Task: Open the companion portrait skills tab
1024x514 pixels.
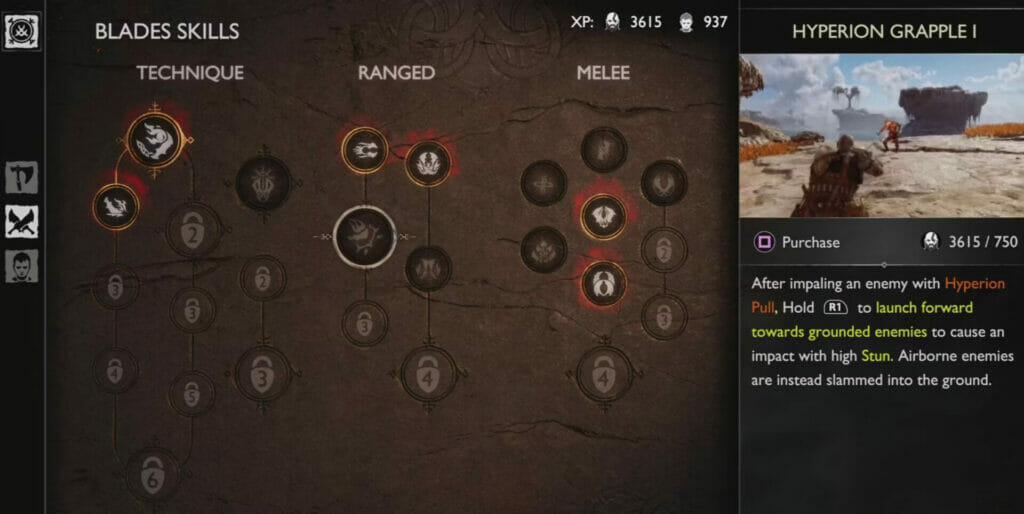Action: pos(21,266)
